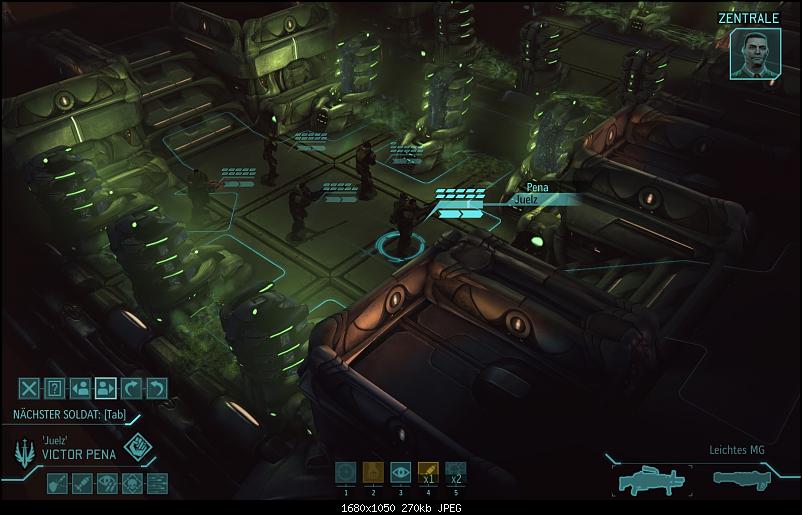Rotate camera with the right-curved arrow
The height and width of the screenshot is (515, 802).
click(131, 390)
